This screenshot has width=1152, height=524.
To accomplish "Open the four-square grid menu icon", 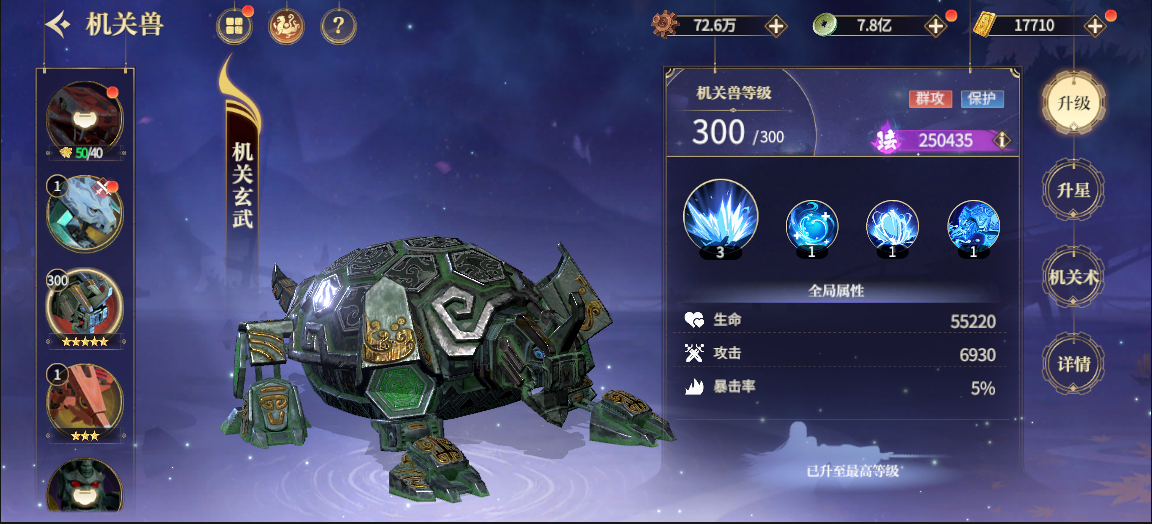I will point(234,26).
